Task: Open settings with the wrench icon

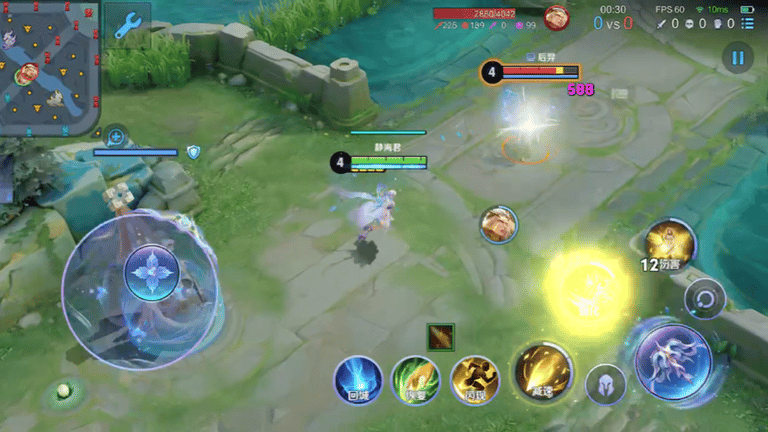Action: pyautogui.click(x=127, y=27)
